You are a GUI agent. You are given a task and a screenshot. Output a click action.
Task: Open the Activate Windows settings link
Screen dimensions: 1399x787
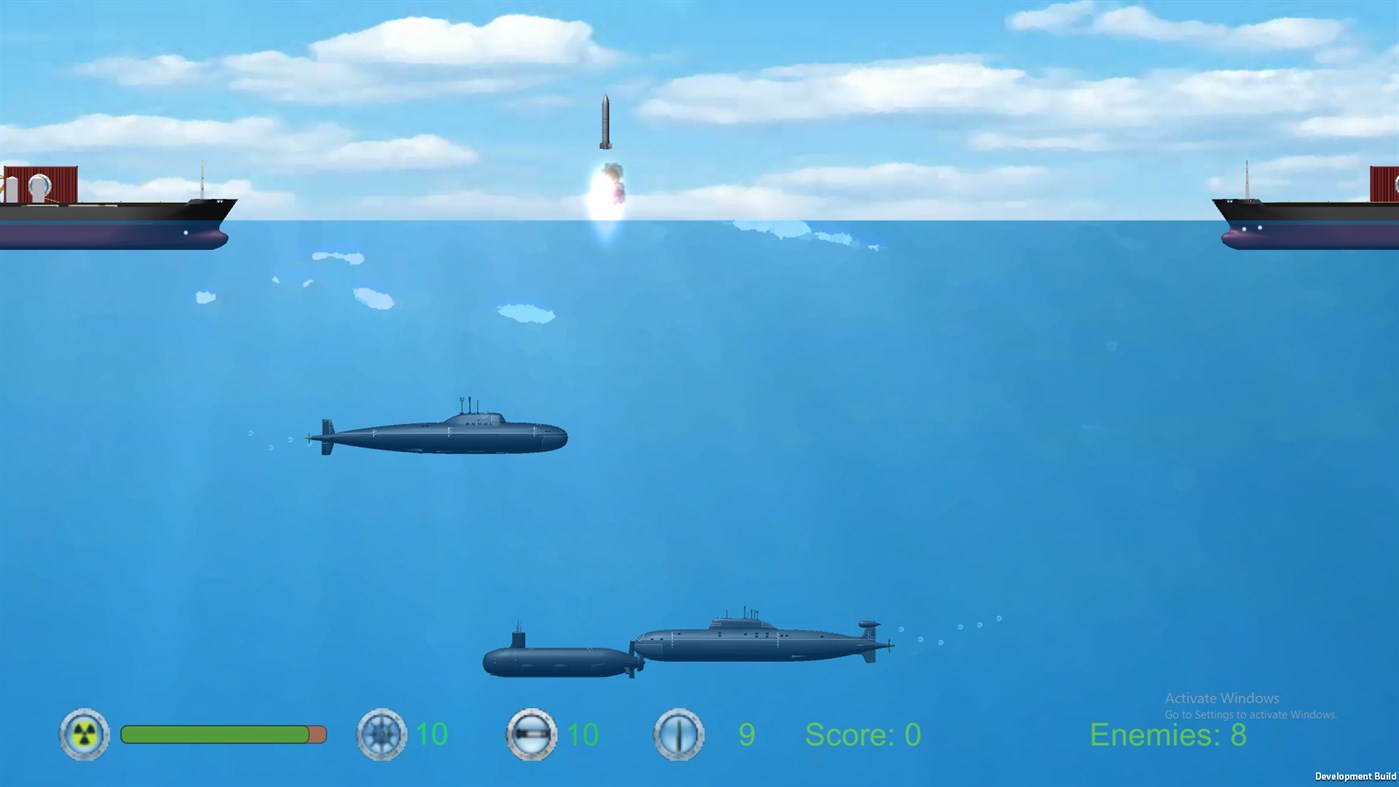pos(1249,715)
